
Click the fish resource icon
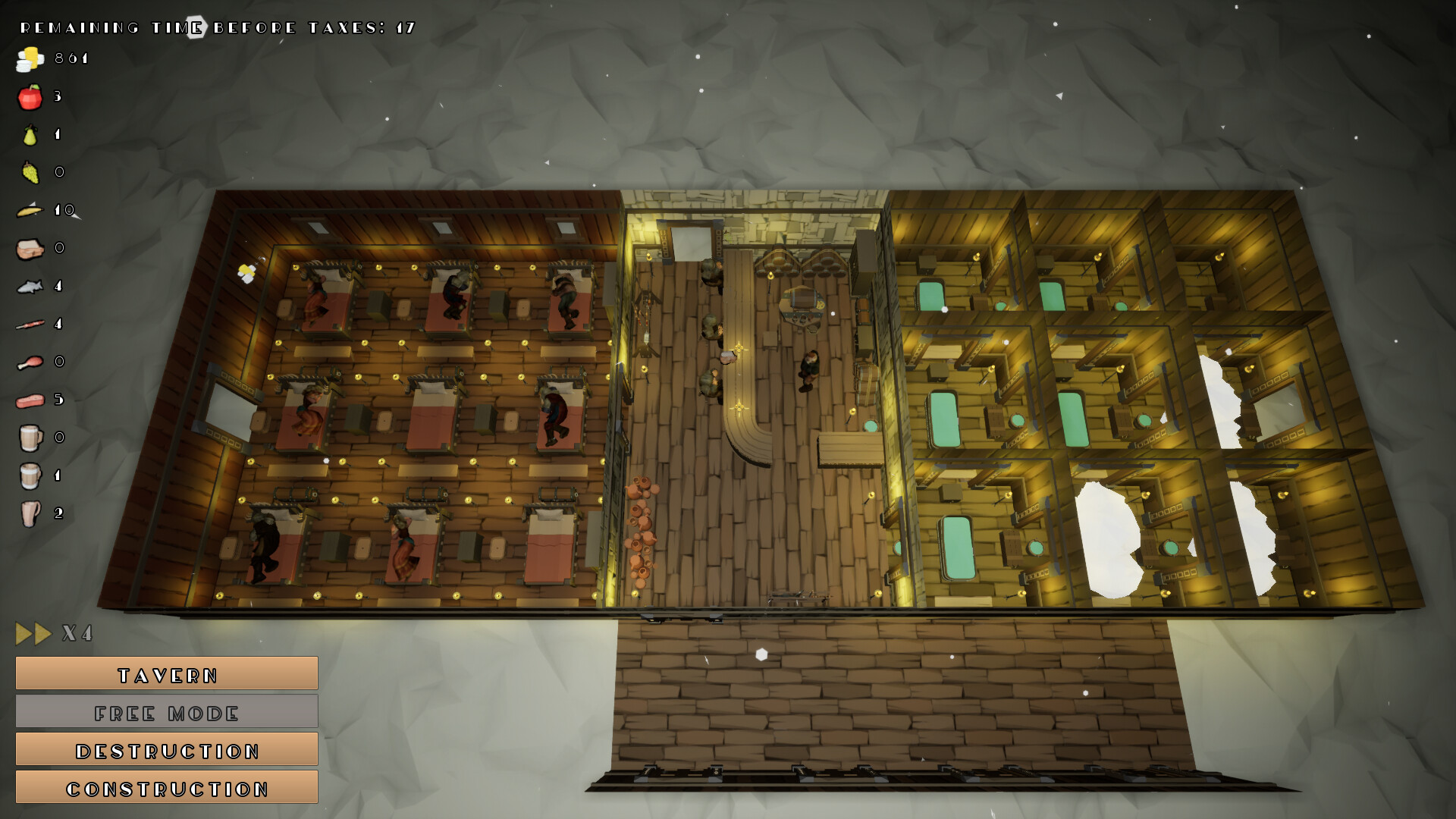[29, 287]
